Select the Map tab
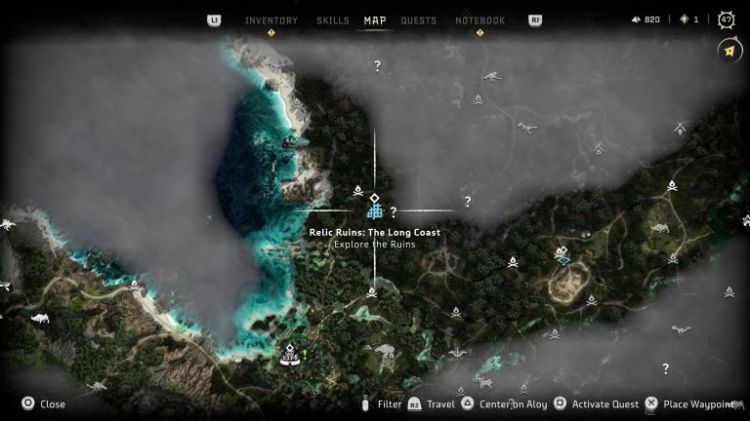 pos(375,20)
